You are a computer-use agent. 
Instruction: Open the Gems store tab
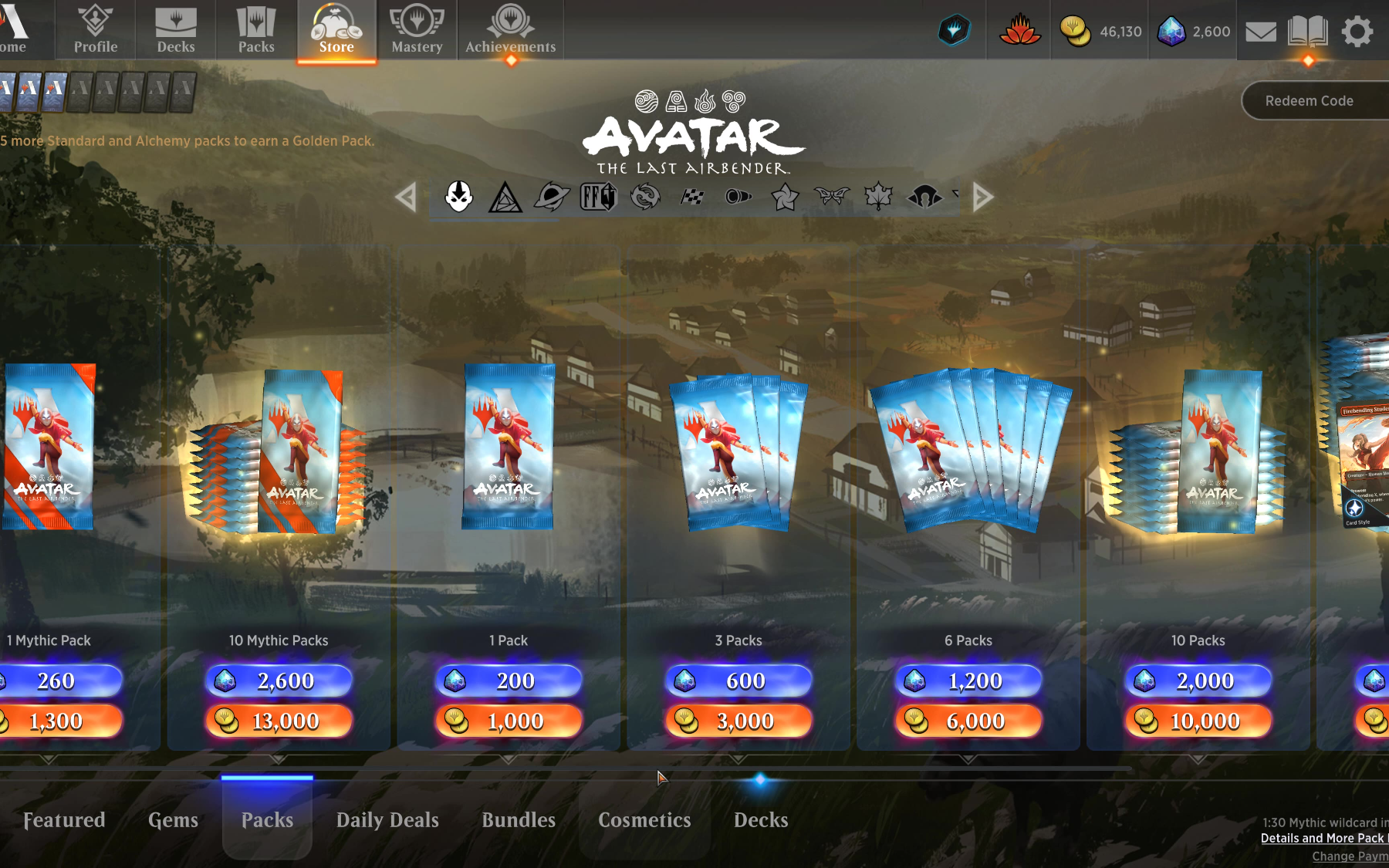coord(173,819)
